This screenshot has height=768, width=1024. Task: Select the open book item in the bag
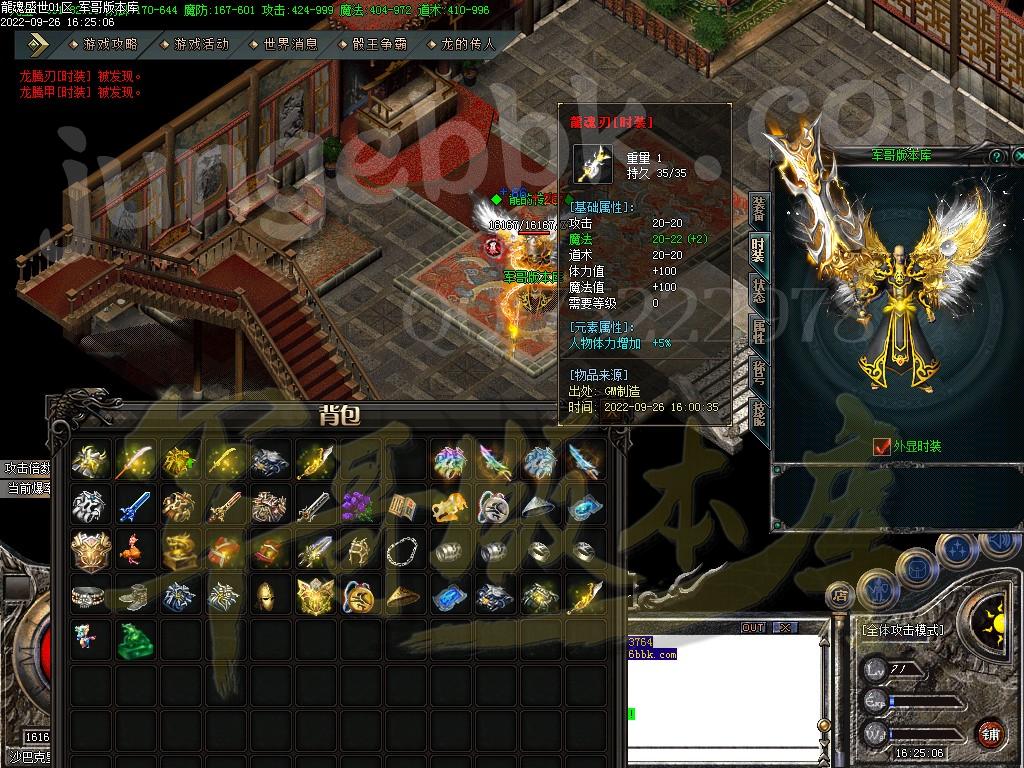pos(401,507)
